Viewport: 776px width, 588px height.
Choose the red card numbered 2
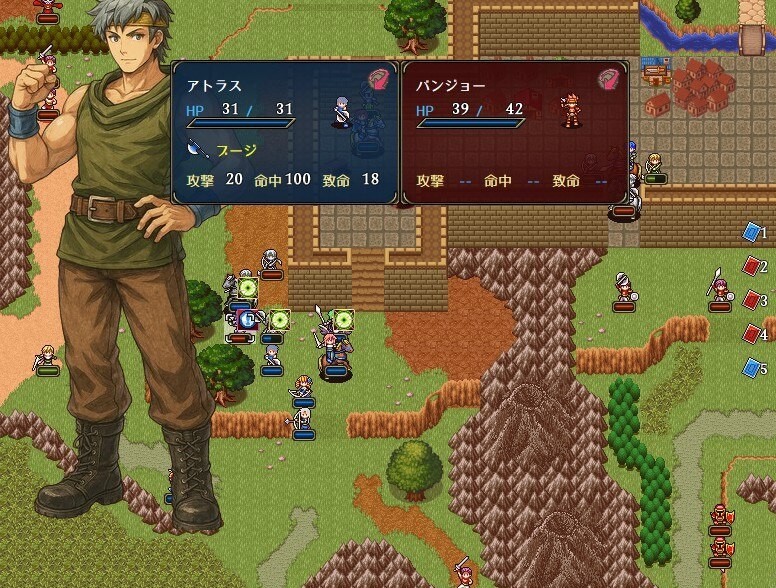coord(752,267)
